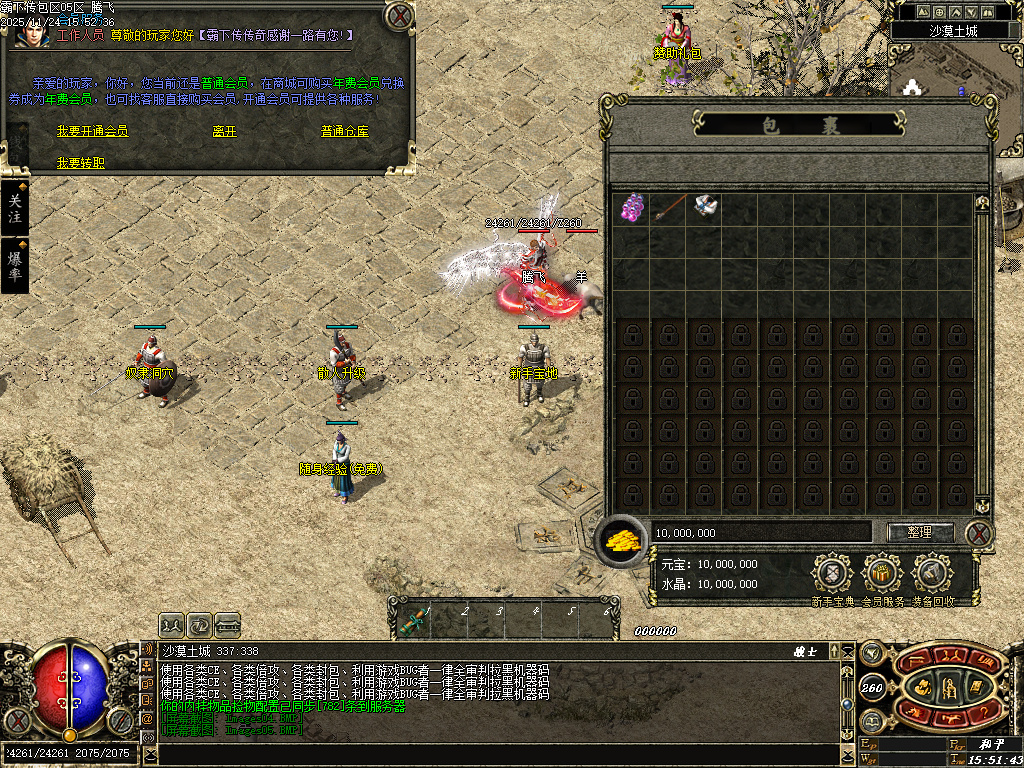This screenshot has width=1024, height=768.
Task: Select the first hotbar slot item
Action: tap(411, 622)
